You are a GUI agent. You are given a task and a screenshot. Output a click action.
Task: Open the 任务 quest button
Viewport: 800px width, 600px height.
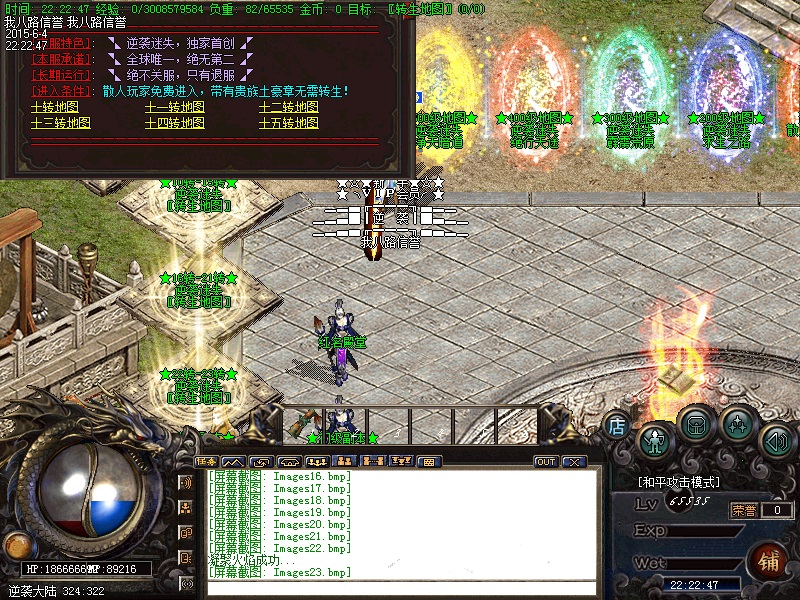click(x=207, y=462)
